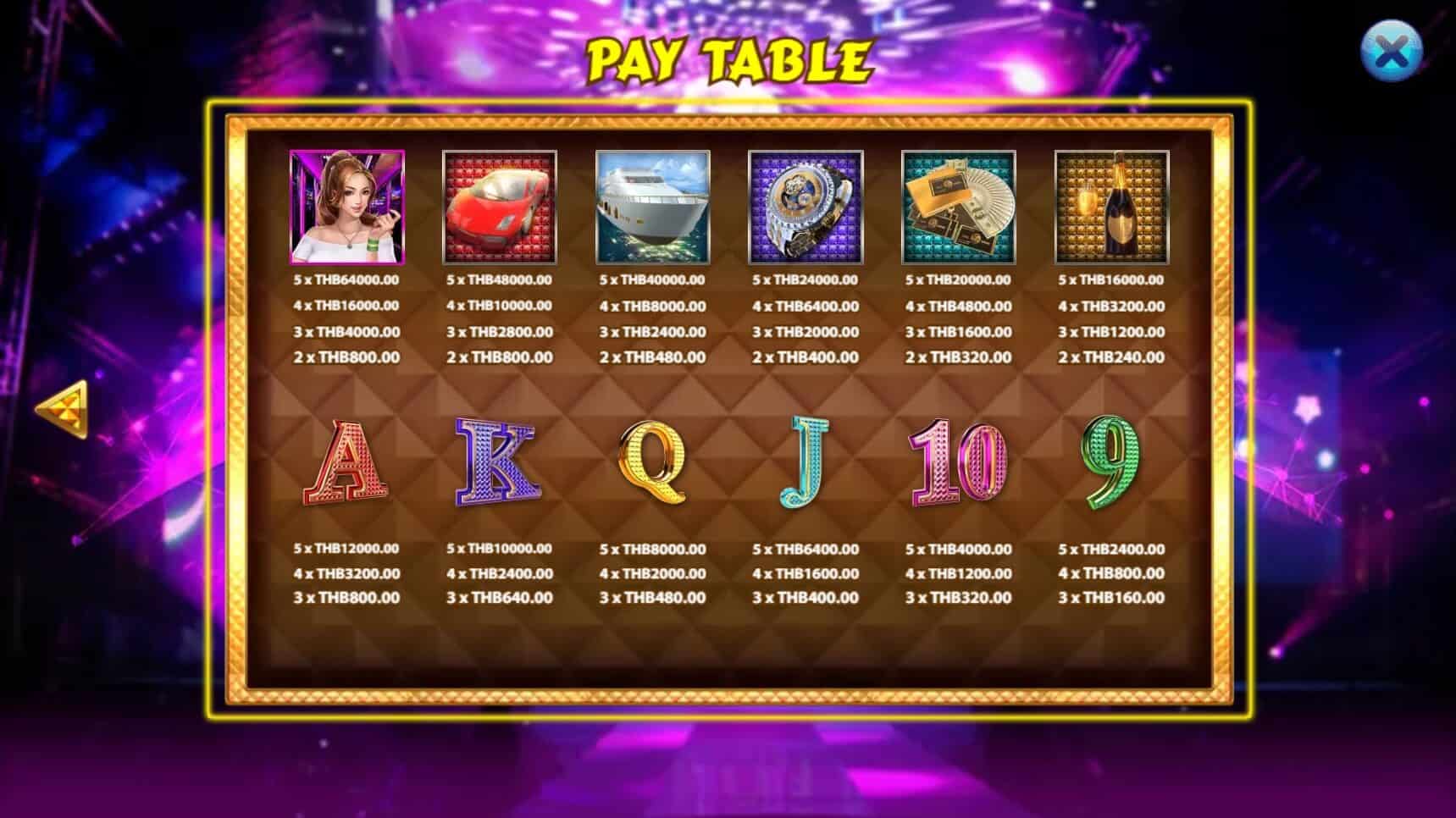Click the 5 x THB12000.00 payout under letter A
The width and height of the screenshot is (1456, 818).
click(x=348, y=549)
